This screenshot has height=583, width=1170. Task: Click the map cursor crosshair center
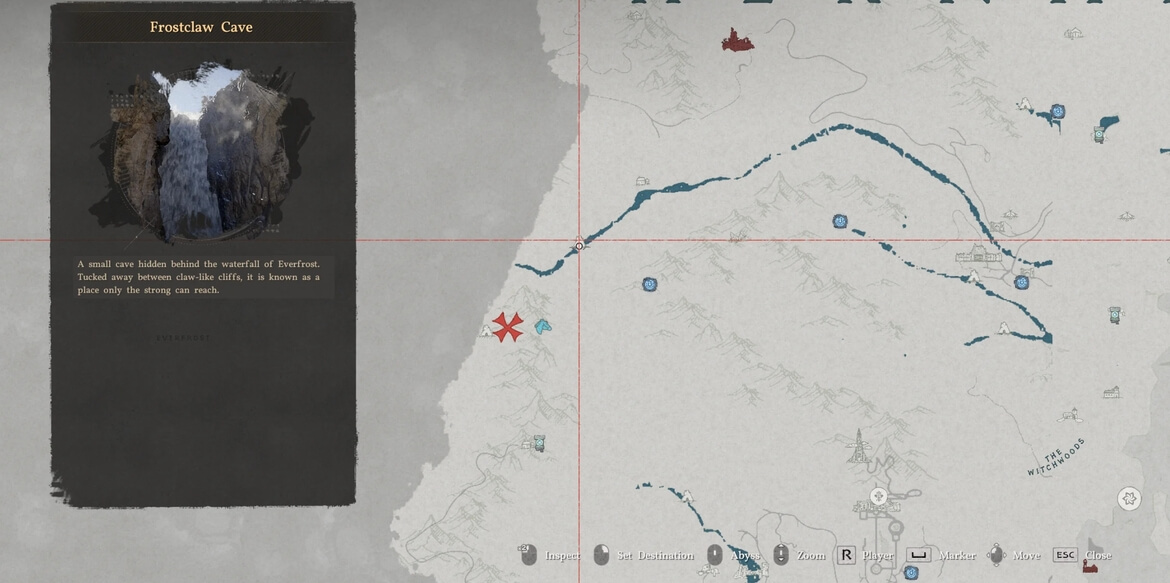[x=579, y=245]
